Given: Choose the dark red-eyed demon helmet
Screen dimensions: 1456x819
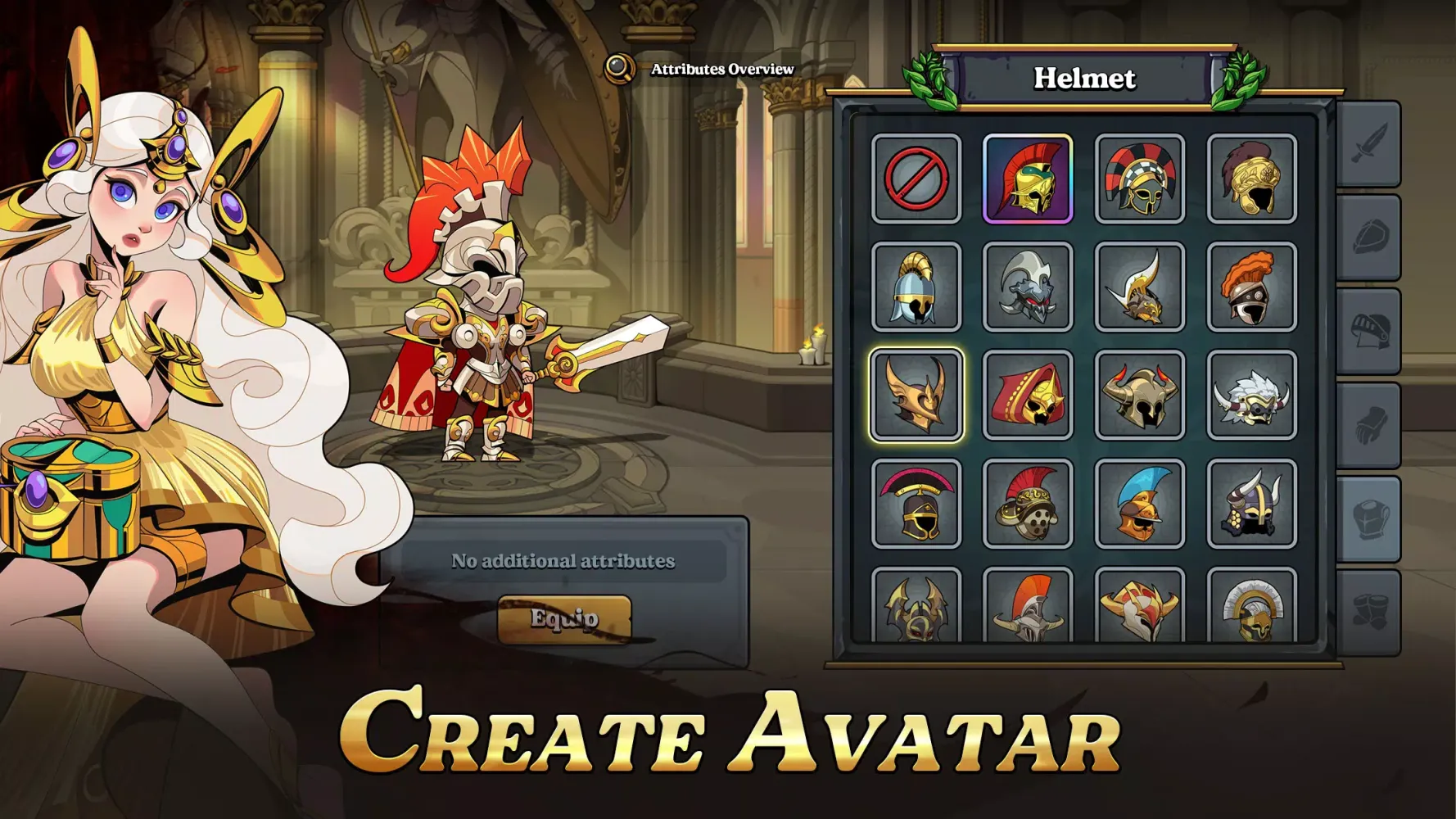Looking at the screenshot, I should 1027,287.
